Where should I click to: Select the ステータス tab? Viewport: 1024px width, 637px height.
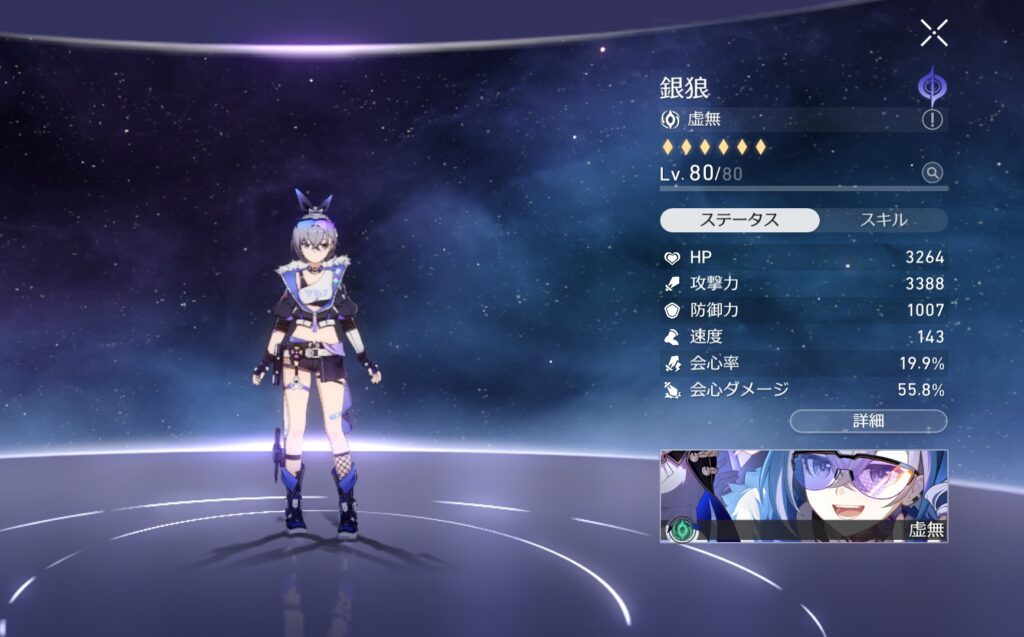(741, 220)
